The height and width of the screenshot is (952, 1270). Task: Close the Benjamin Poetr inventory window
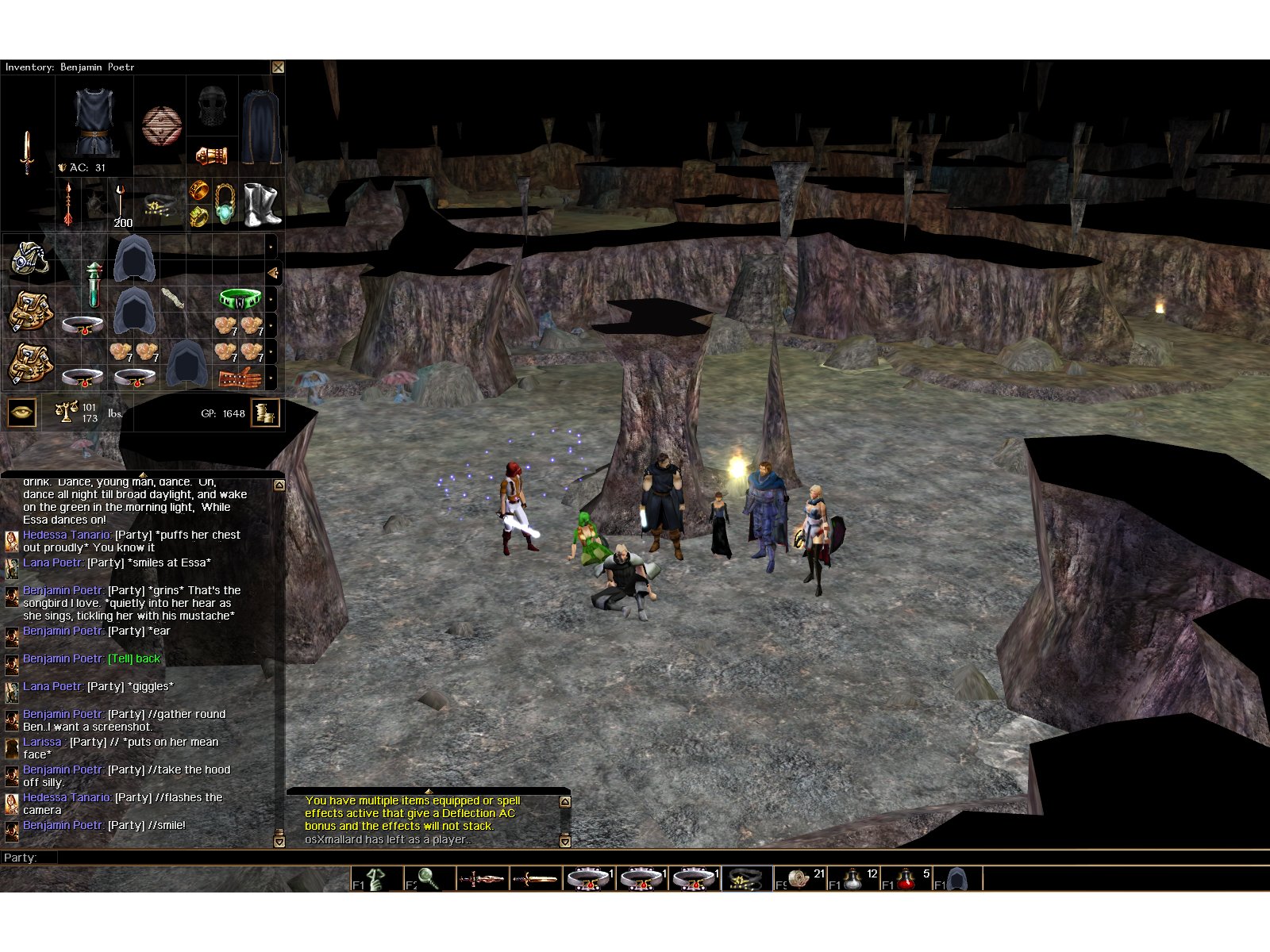(278, 67)
